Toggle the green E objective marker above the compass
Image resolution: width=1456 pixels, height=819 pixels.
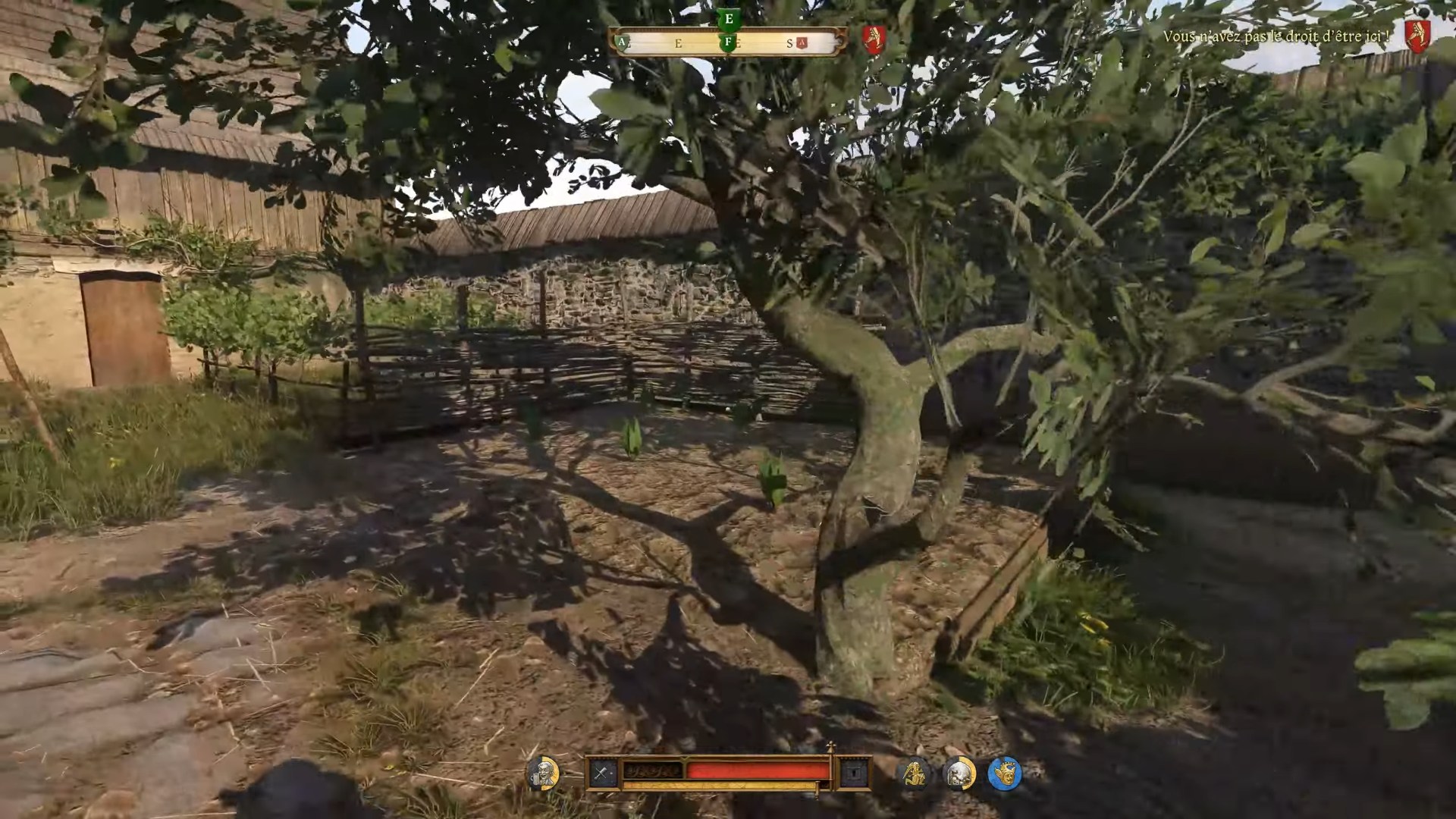coord(729,19)
